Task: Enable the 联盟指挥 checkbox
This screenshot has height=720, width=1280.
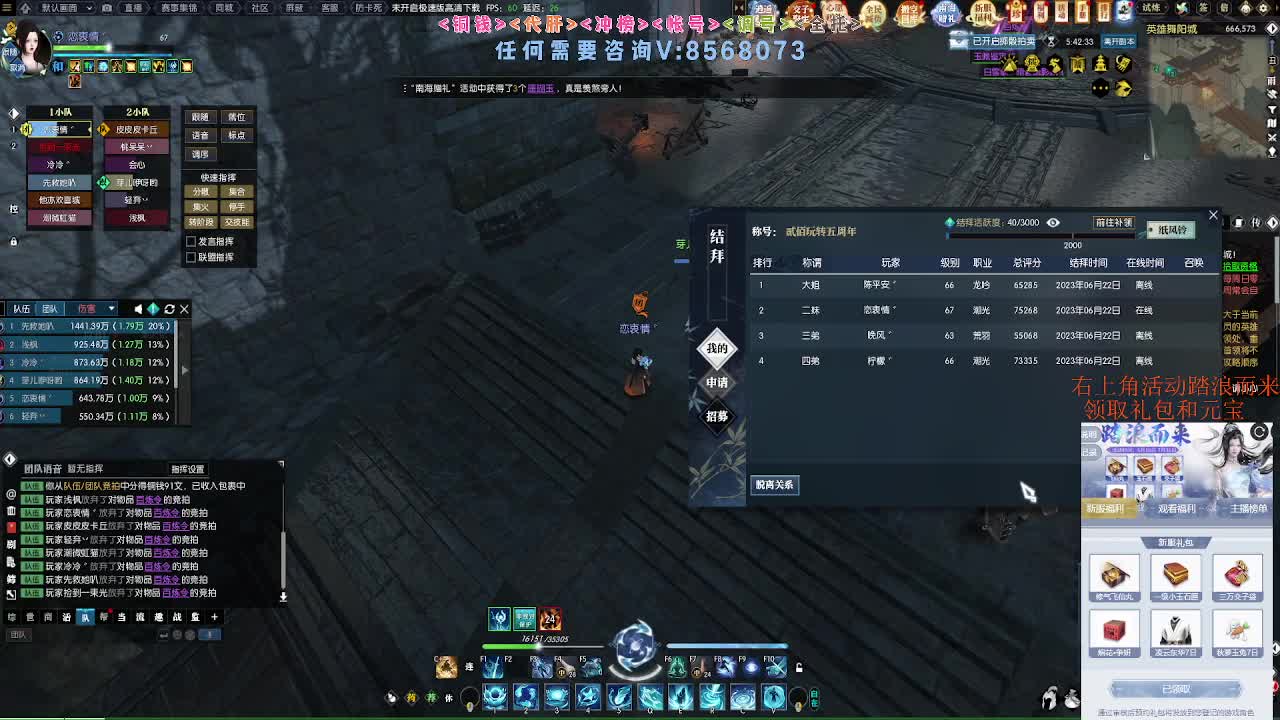Action: [190, 257]
